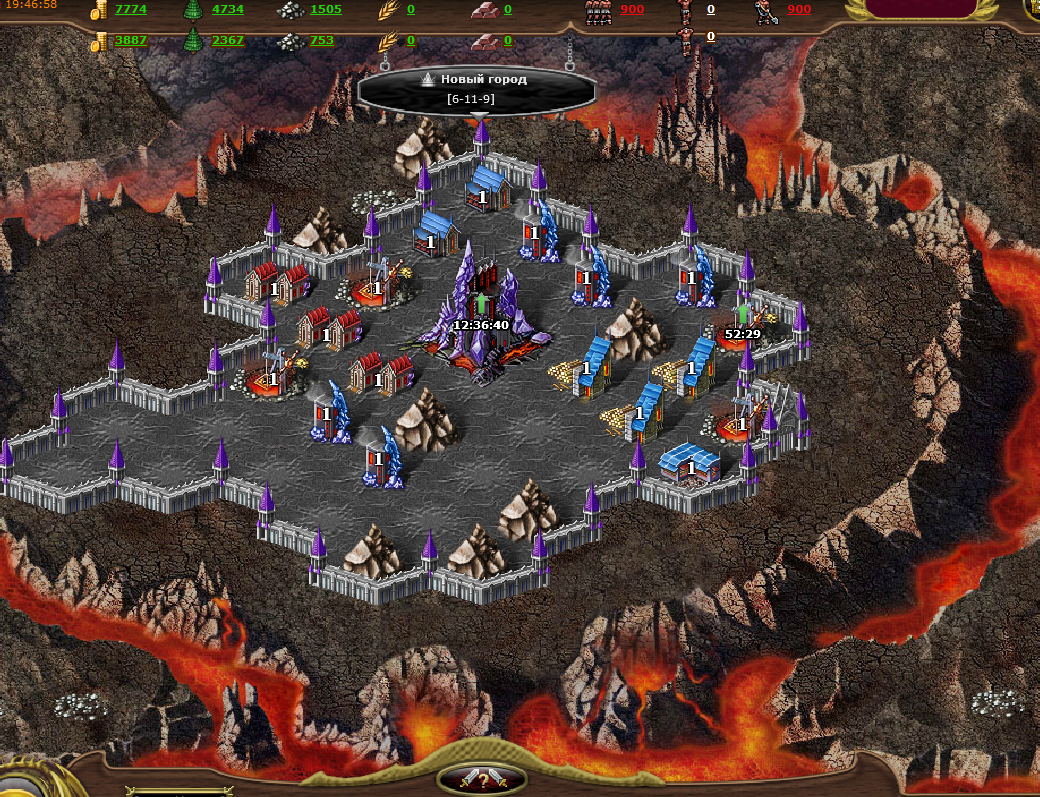Click the gold amount 7774 link
1040x797 pixels.
point(130,10)
